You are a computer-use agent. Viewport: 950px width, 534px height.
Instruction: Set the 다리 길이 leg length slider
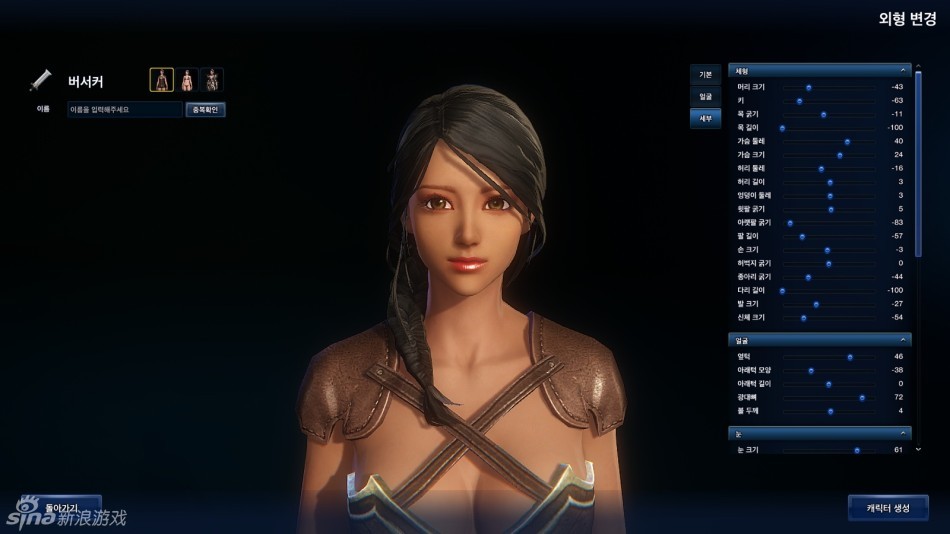[x=782, y=290]
